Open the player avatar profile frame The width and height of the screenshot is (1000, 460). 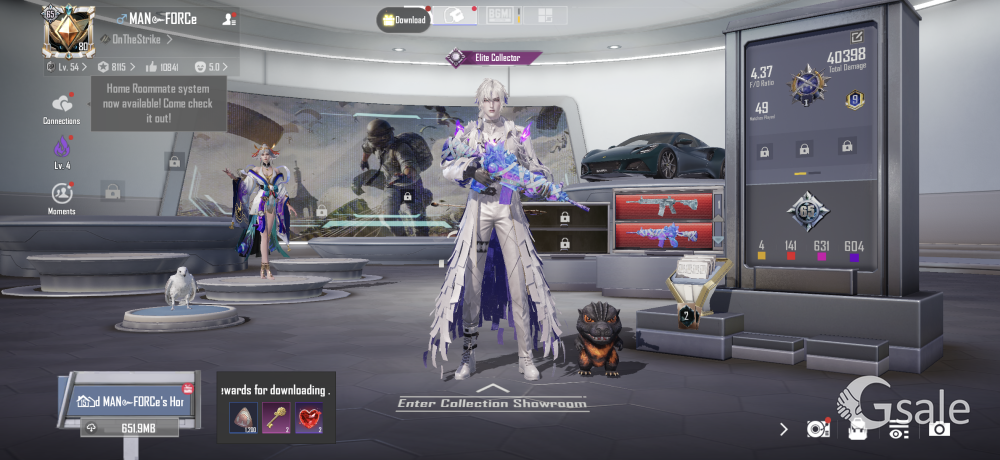click(68, 31)
